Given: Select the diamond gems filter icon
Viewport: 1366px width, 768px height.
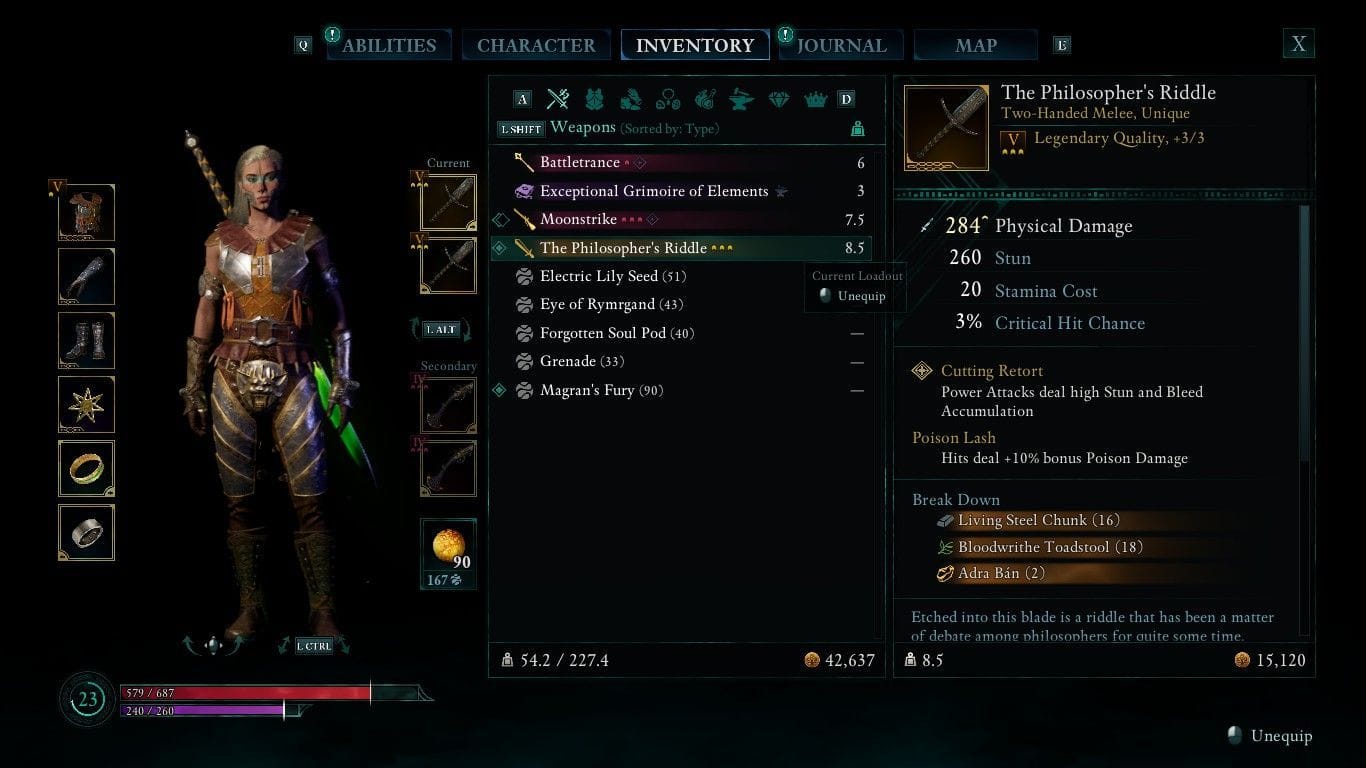Looking at the screenshot, I should tap(778, 99).
